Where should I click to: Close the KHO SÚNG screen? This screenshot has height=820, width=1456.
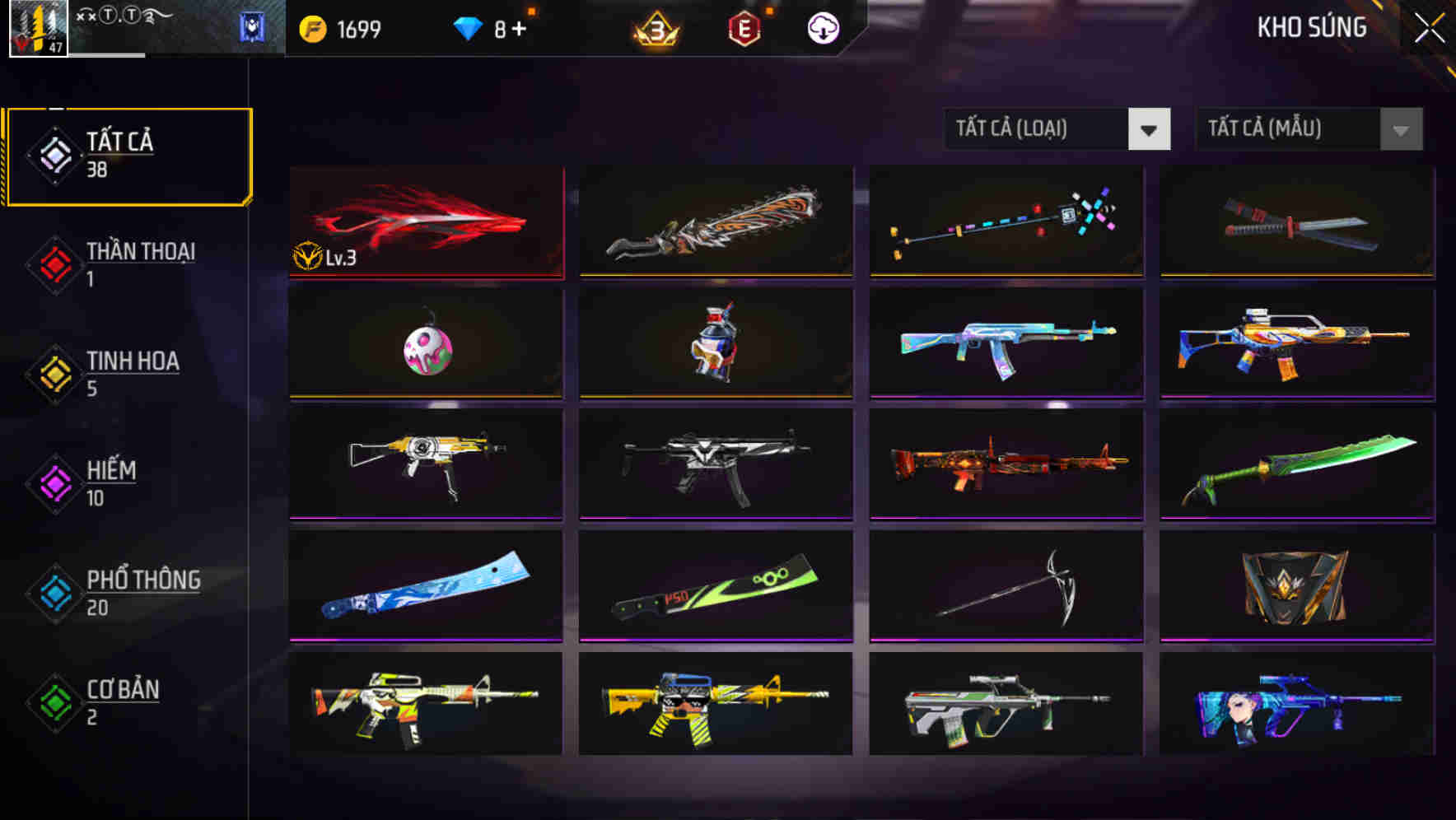click(x=1430, y=26)
